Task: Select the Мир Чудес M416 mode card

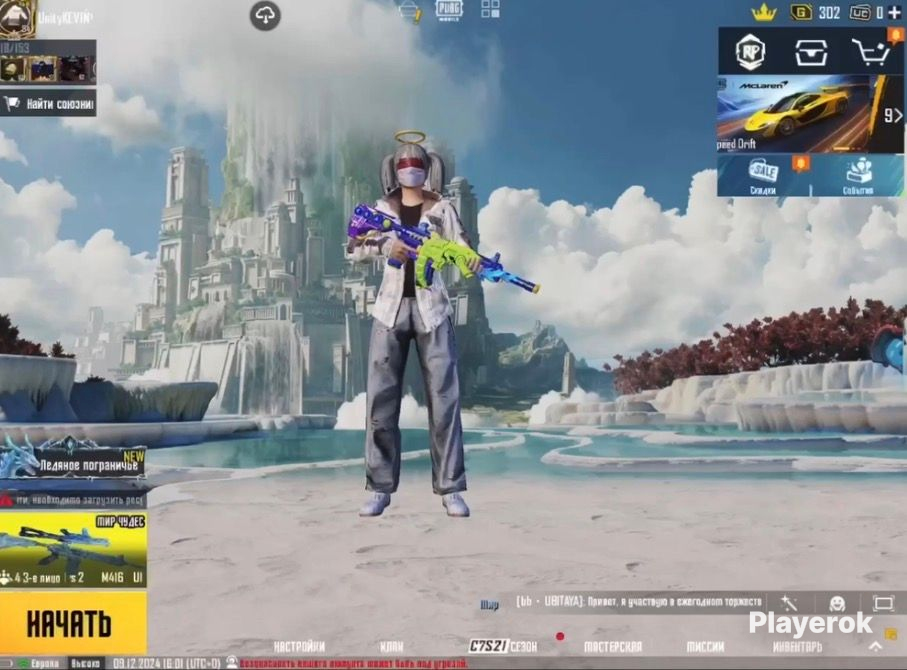Action: (x=72, y=550)
